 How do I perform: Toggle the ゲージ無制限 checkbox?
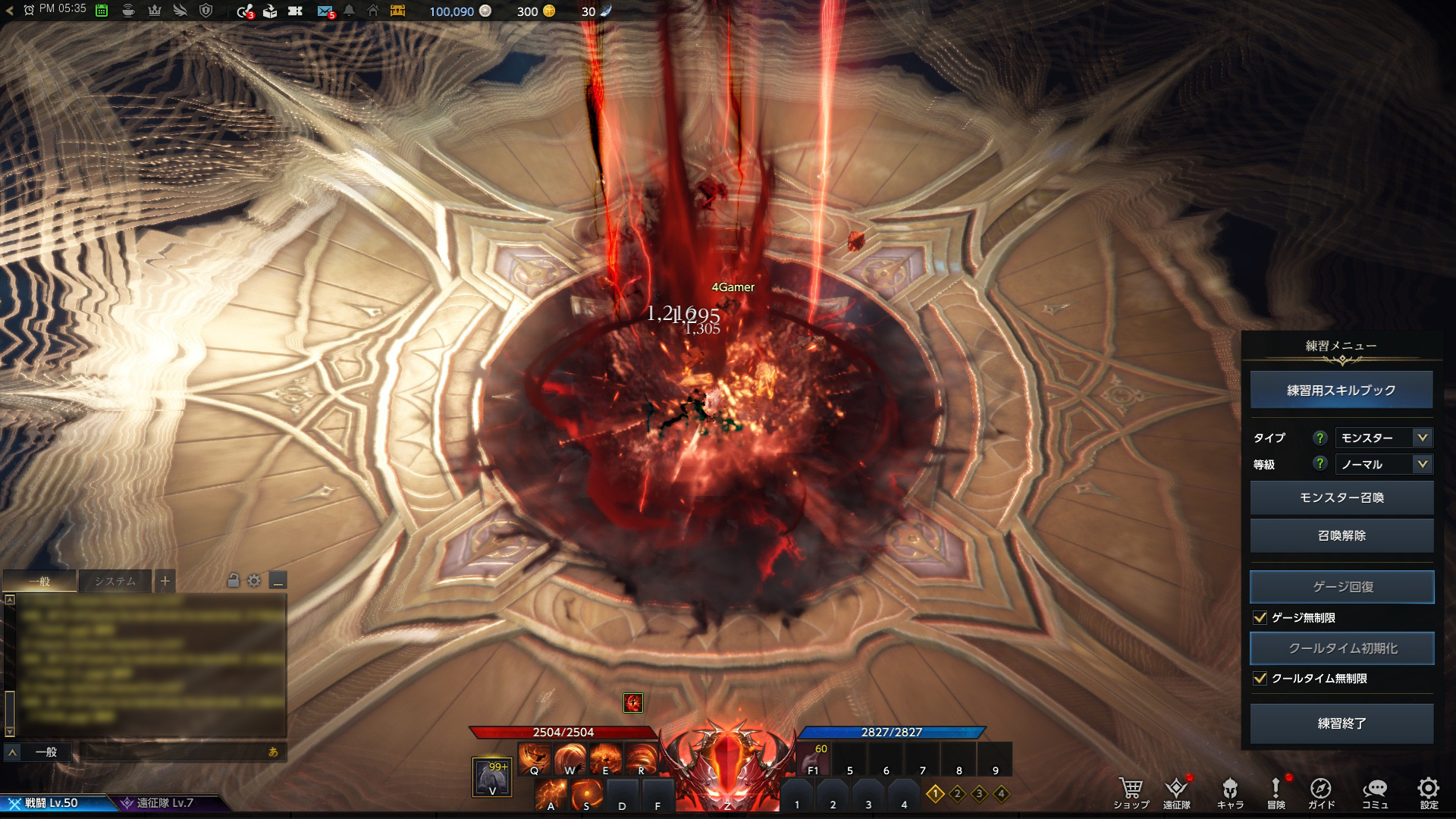click(x=1260, y=618)
